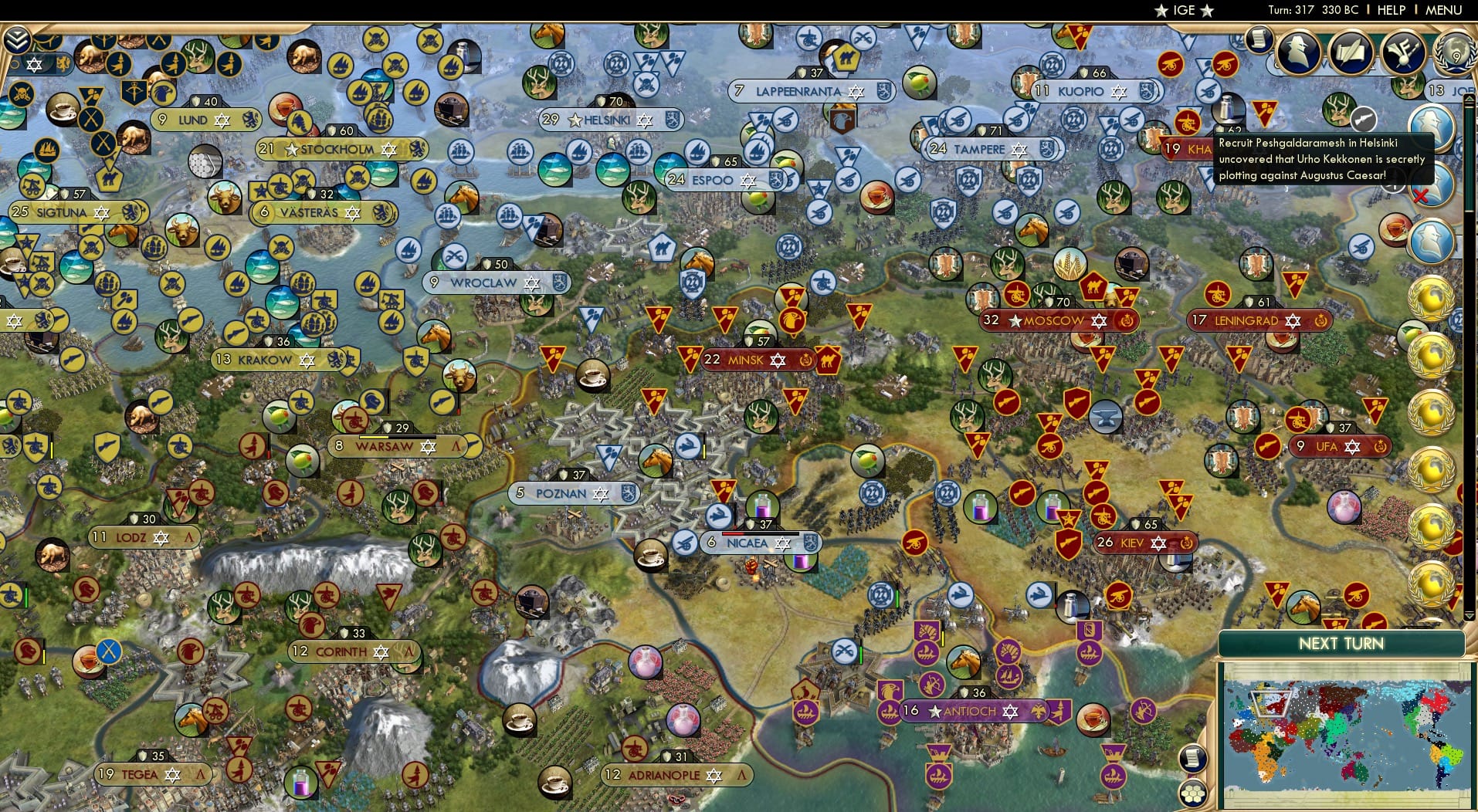Open the Diplomacy scroll-and-quill overview icon
Screen dimensions: 1478x812
coord(1352,52)
